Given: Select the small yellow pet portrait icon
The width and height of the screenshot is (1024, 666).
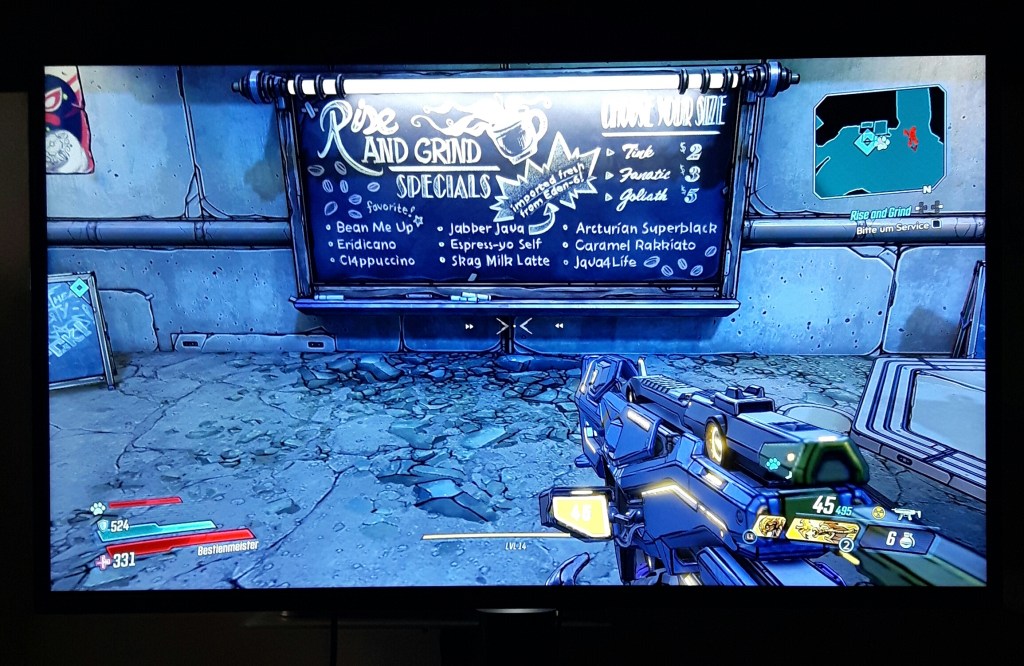Looking at the screenshot, I should point(768,526).
